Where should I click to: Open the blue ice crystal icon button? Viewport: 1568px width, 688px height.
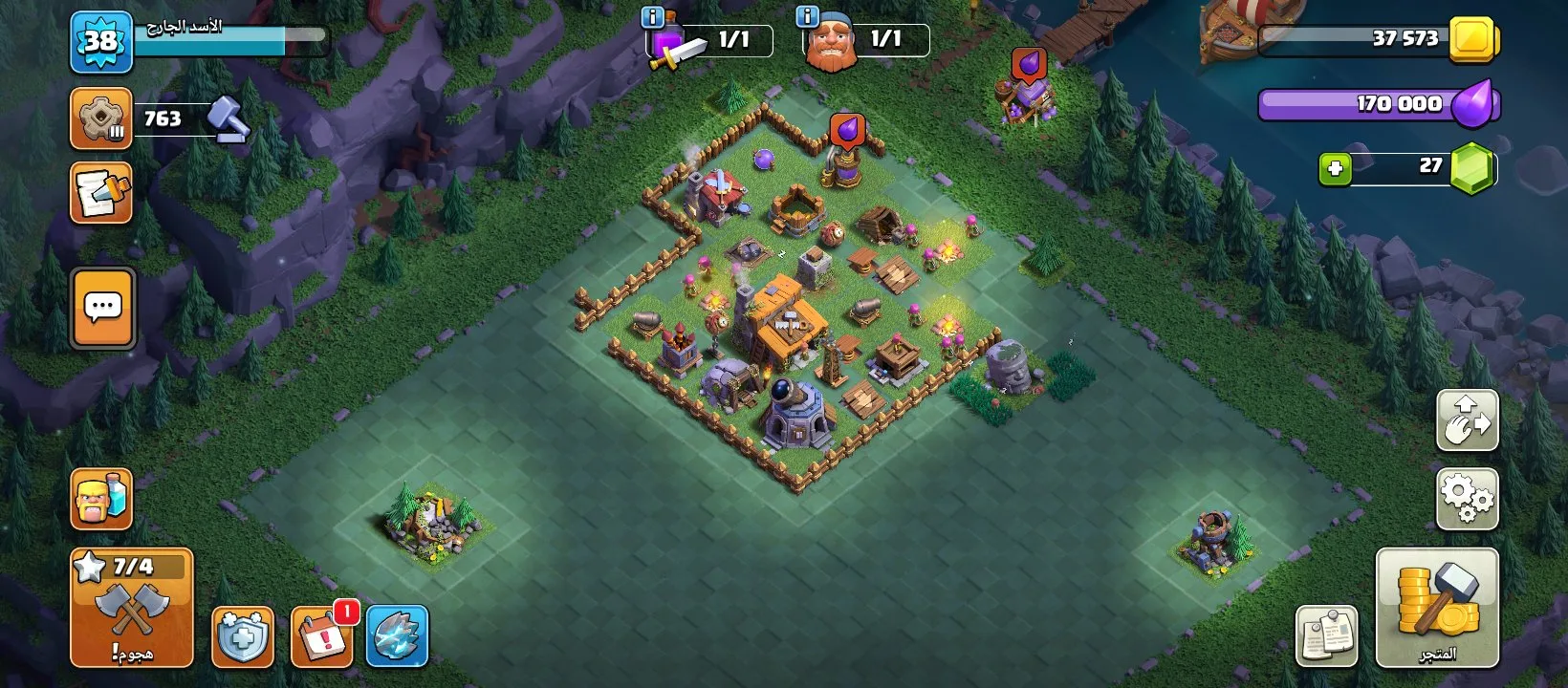coord(397,636)
